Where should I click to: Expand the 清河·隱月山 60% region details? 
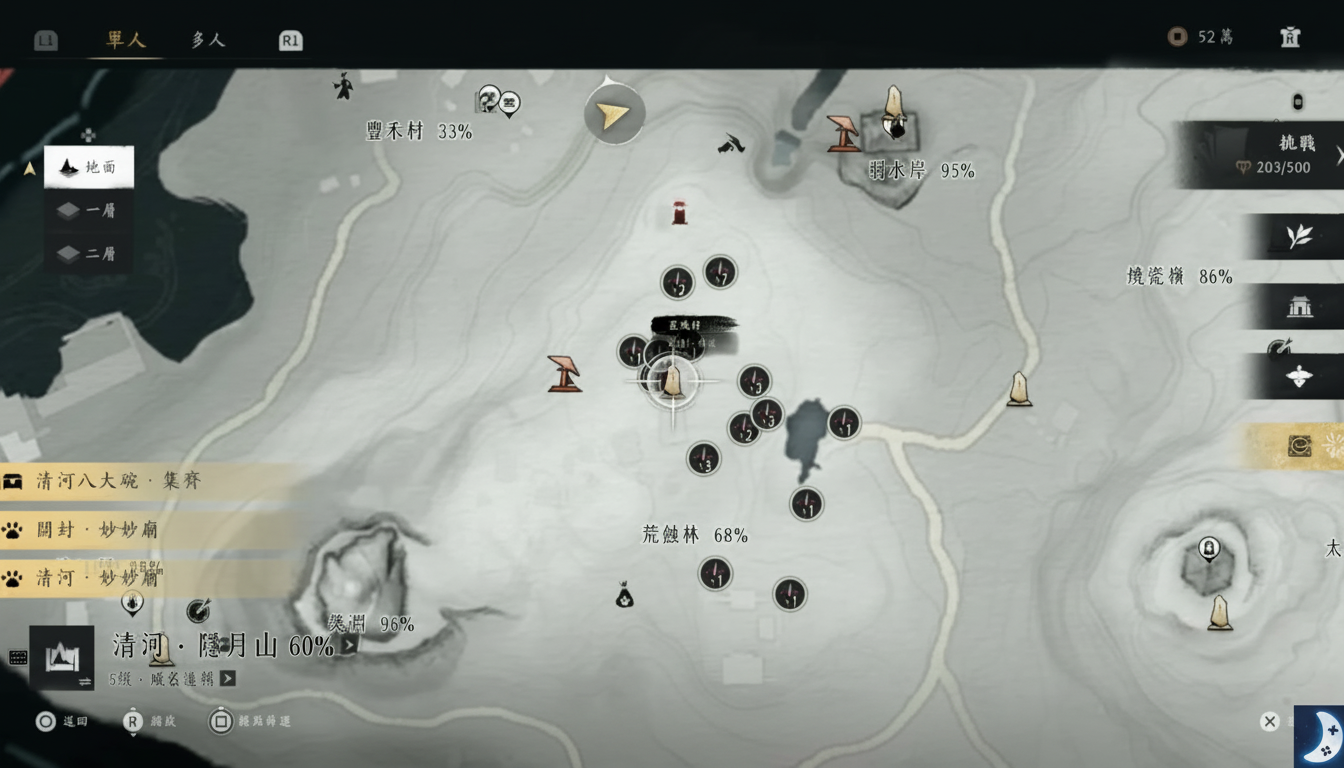(348, 644)
